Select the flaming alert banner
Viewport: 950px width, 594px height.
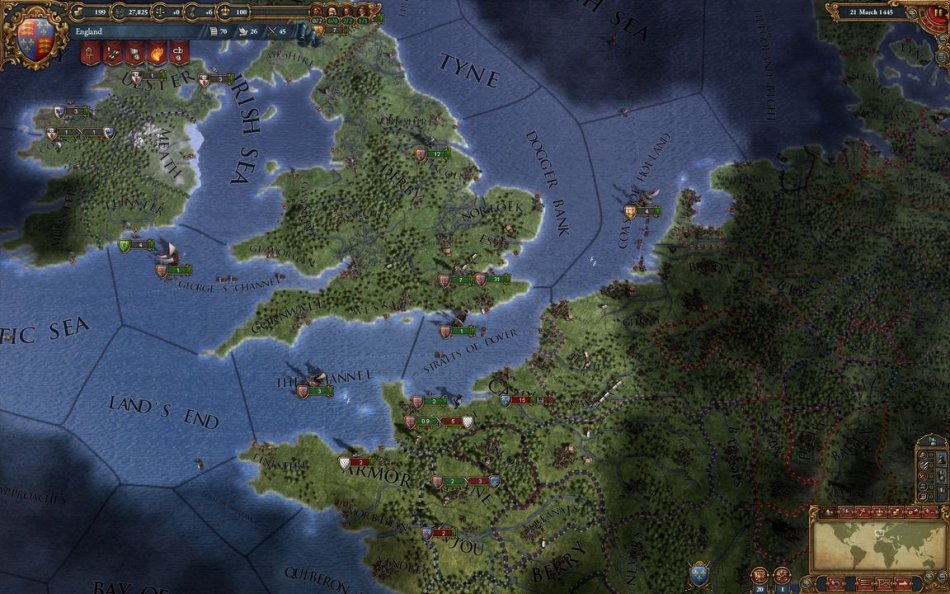pyautogui.click(x=156, y=54)
